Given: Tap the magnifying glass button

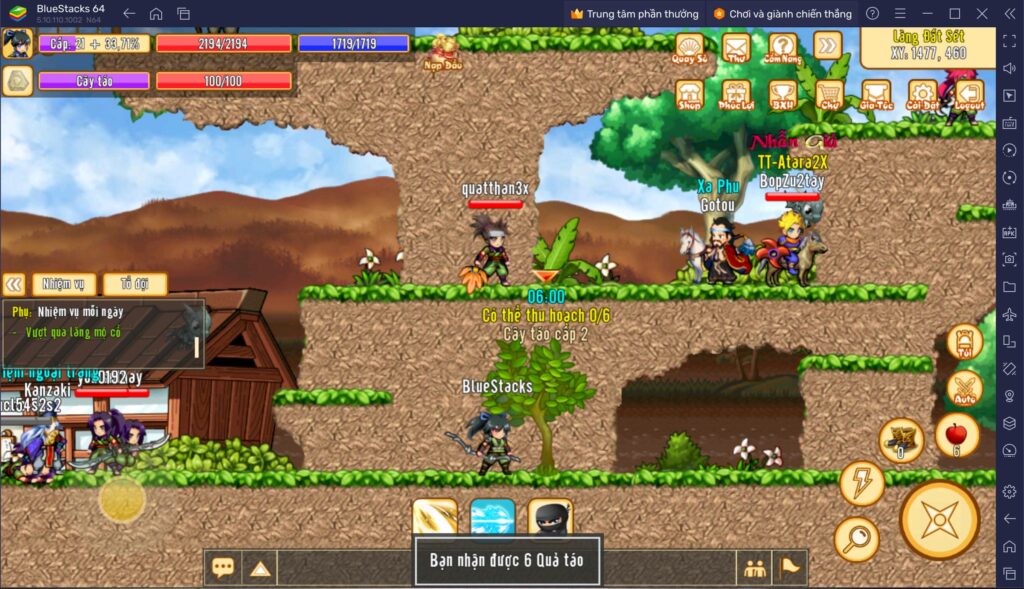Looking at the screenshot, I should tap(857, 539).
